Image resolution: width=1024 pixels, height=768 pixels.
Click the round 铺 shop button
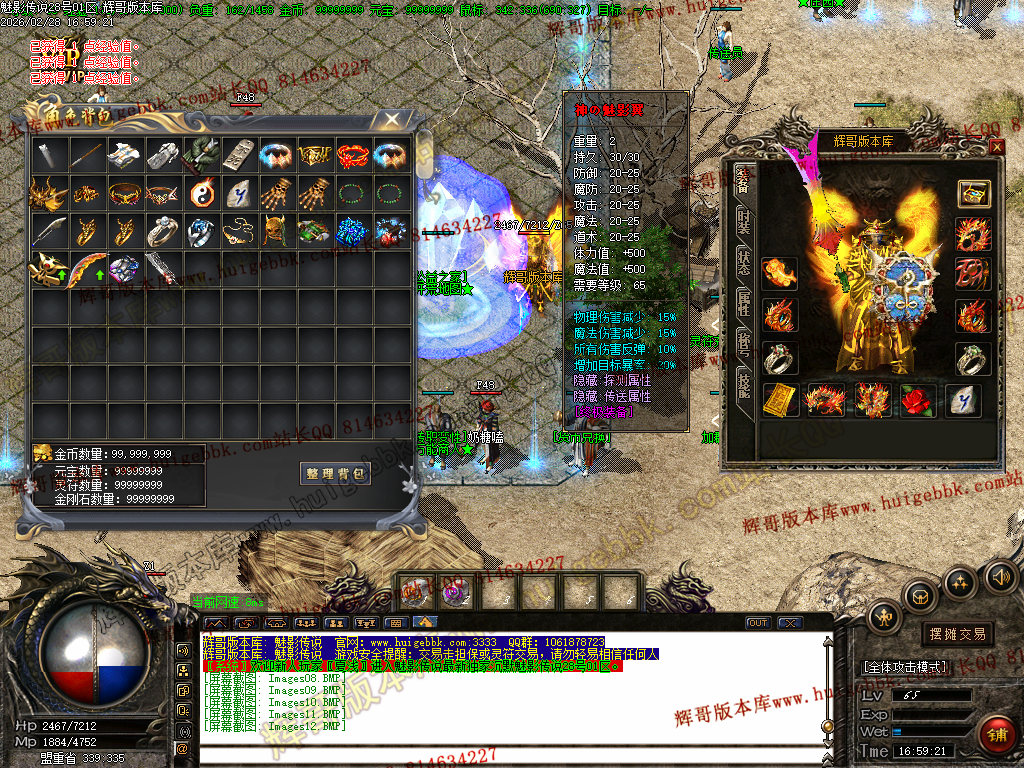point(995,733)
